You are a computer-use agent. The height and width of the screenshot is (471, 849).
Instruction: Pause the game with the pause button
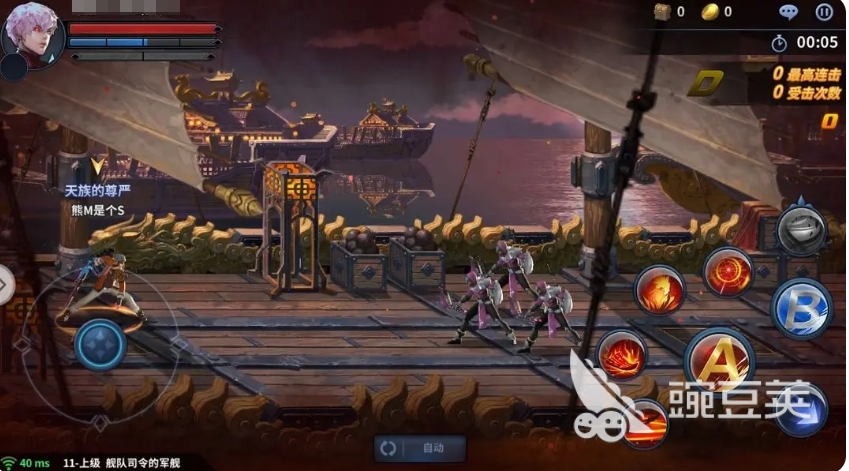point(824,13)
